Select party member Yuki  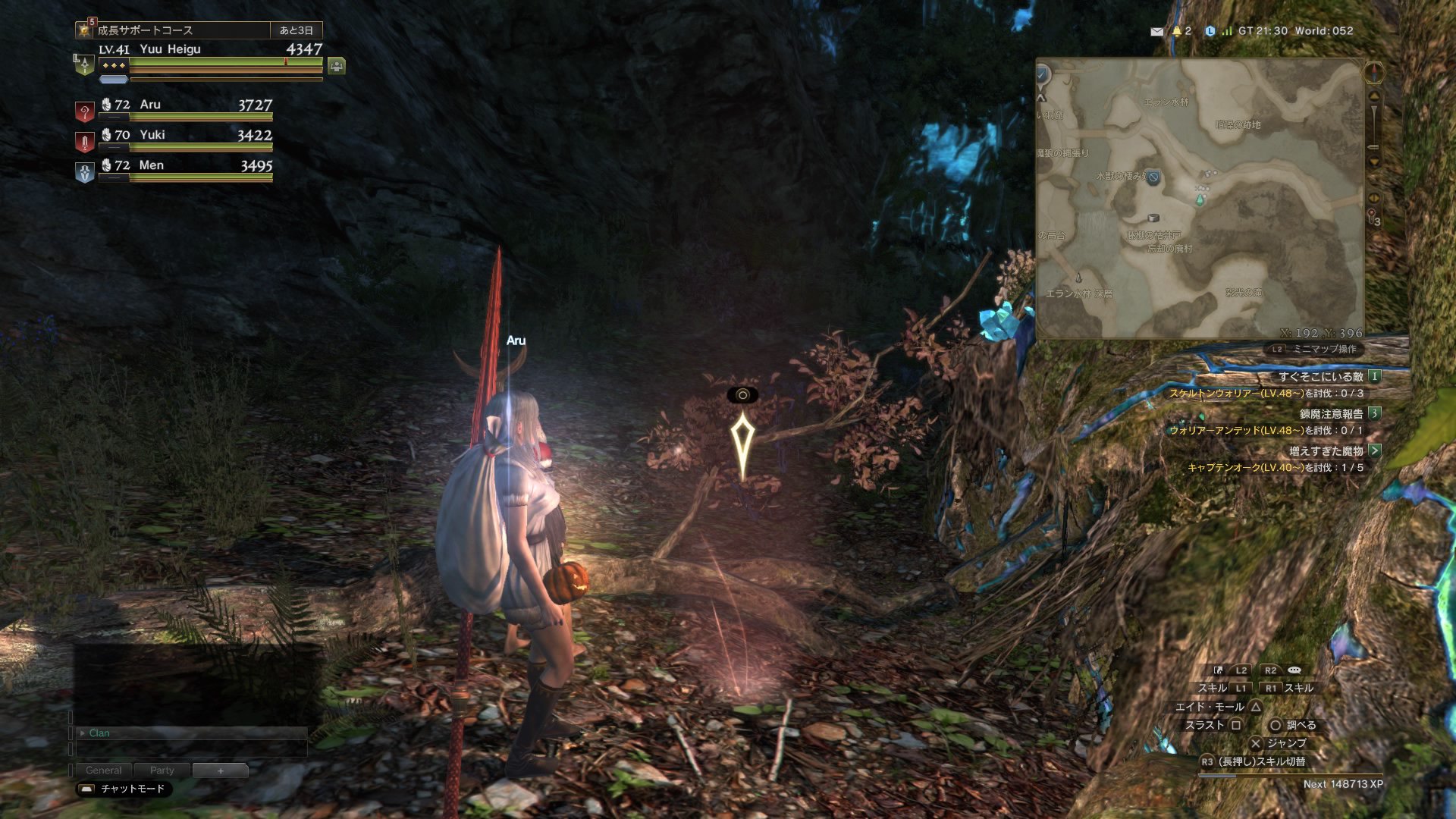pyautogui.click(x=186, y=136)
